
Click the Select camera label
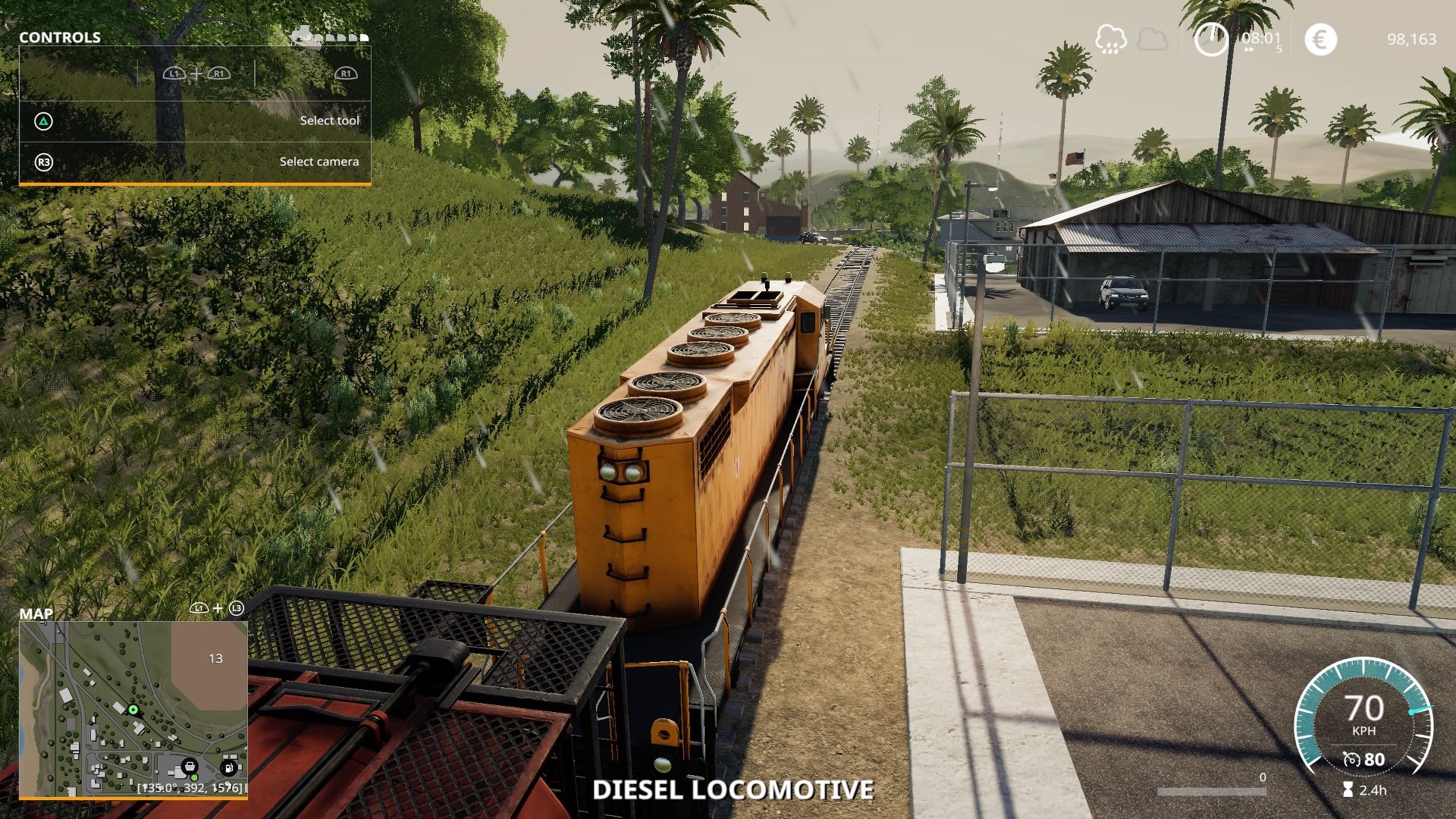(319, 162)
